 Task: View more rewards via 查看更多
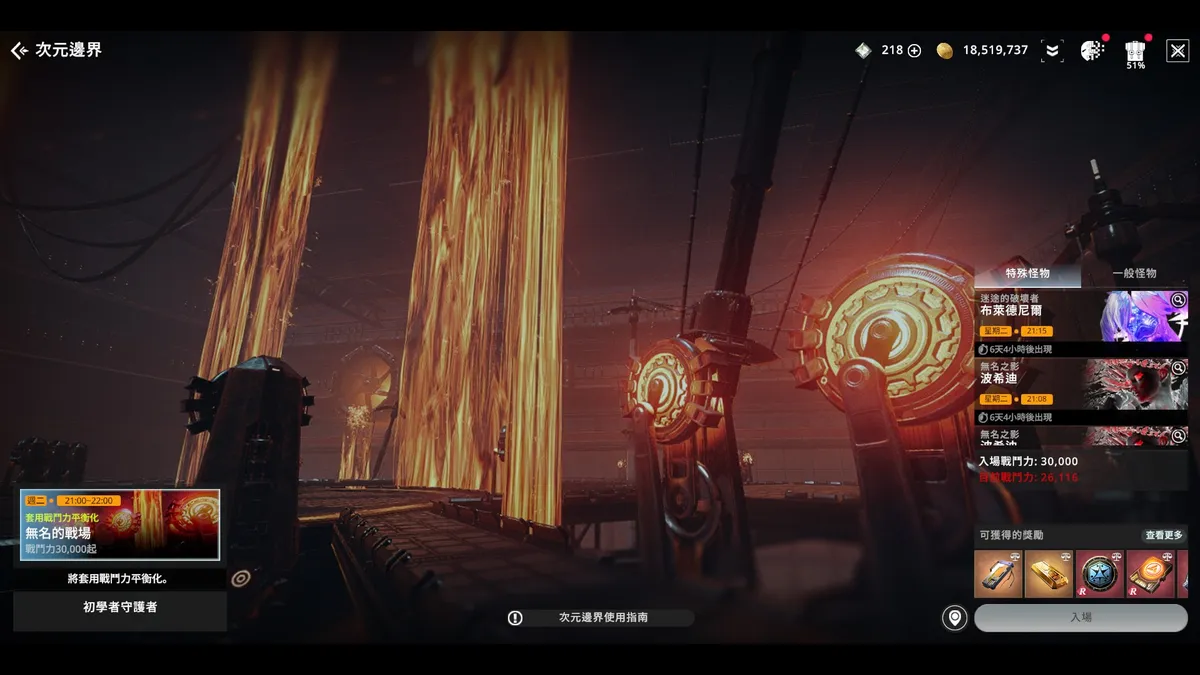tap(1164, 535)
